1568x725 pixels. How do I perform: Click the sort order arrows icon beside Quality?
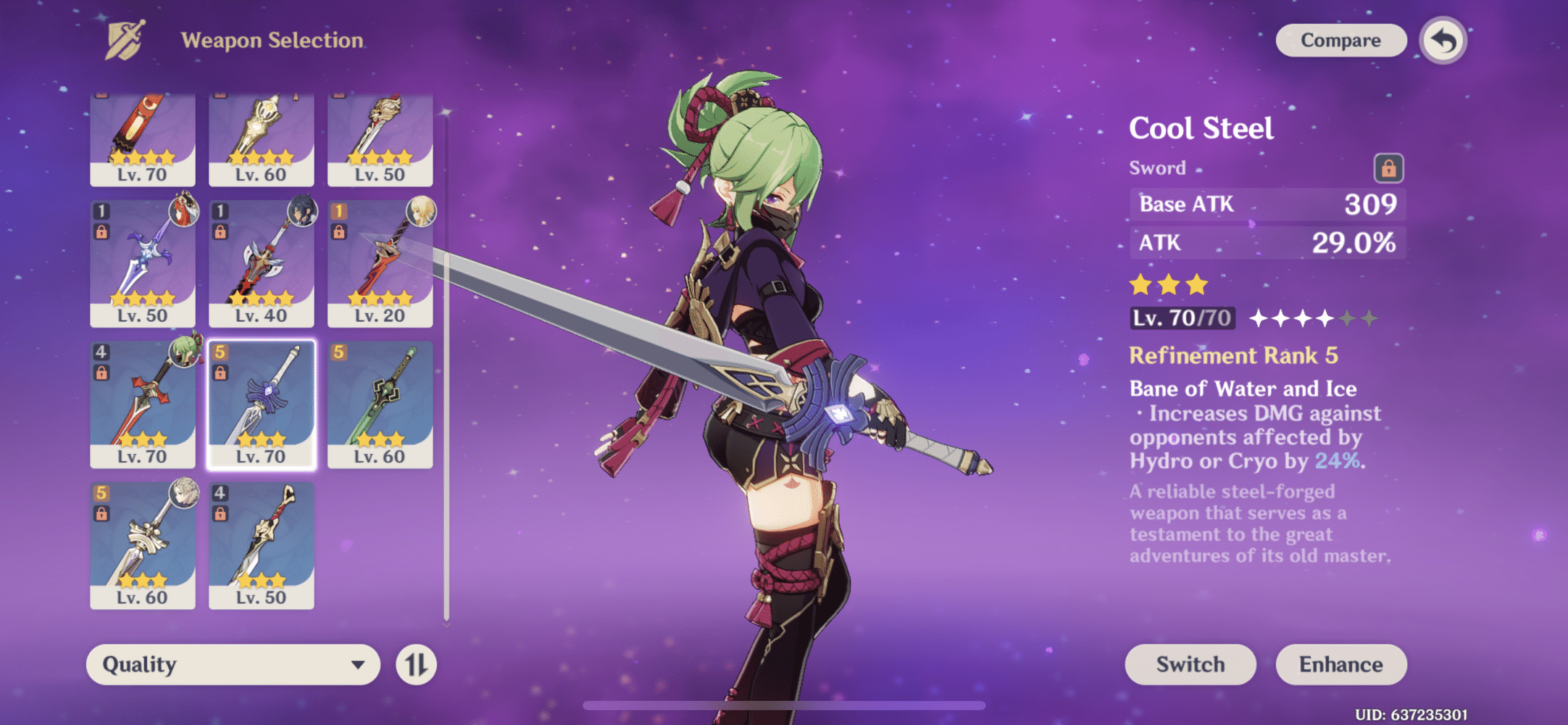417,664
